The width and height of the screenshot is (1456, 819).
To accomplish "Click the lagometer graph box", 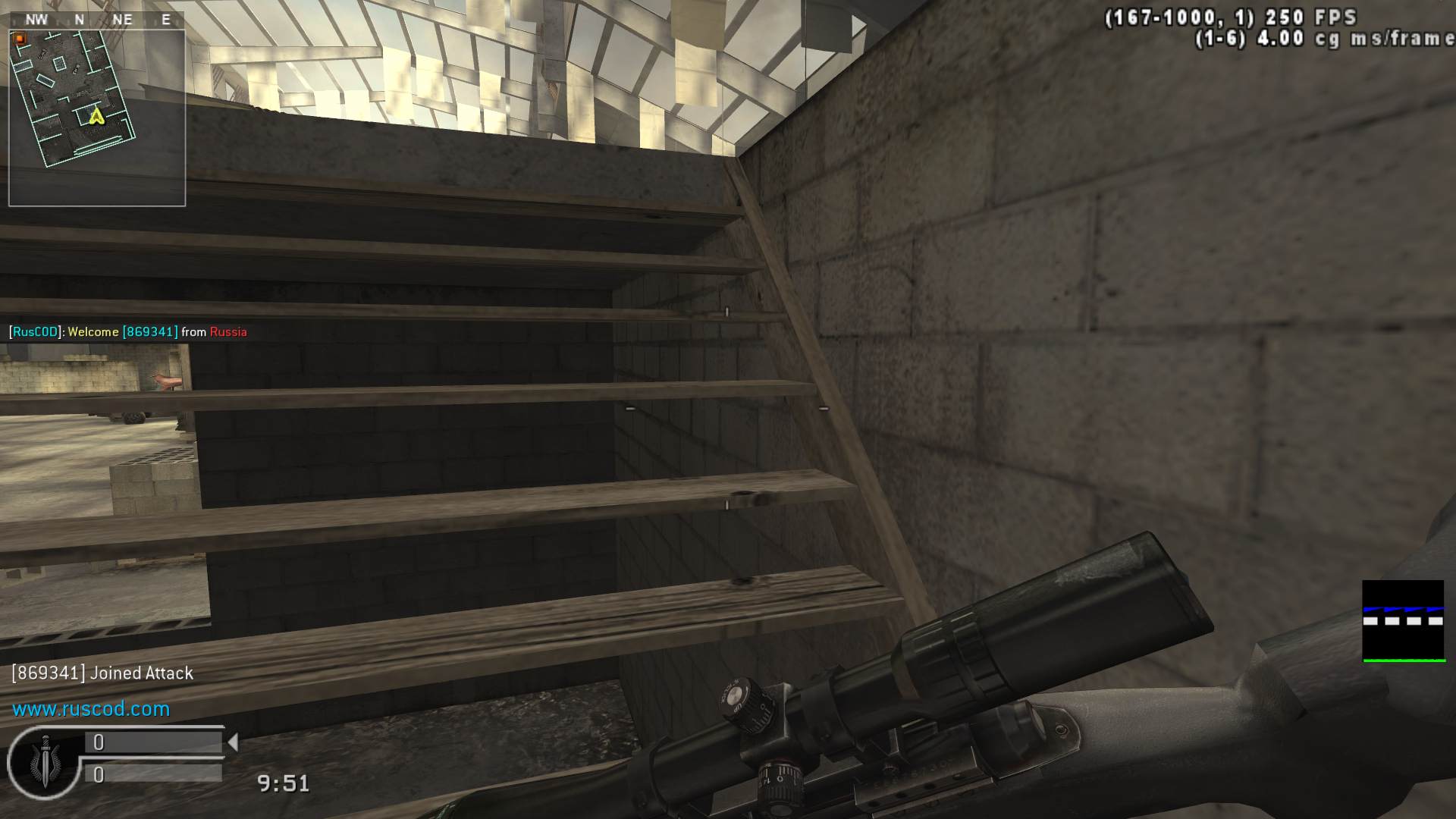I will pyautogui.click(x=1403, y=621).
